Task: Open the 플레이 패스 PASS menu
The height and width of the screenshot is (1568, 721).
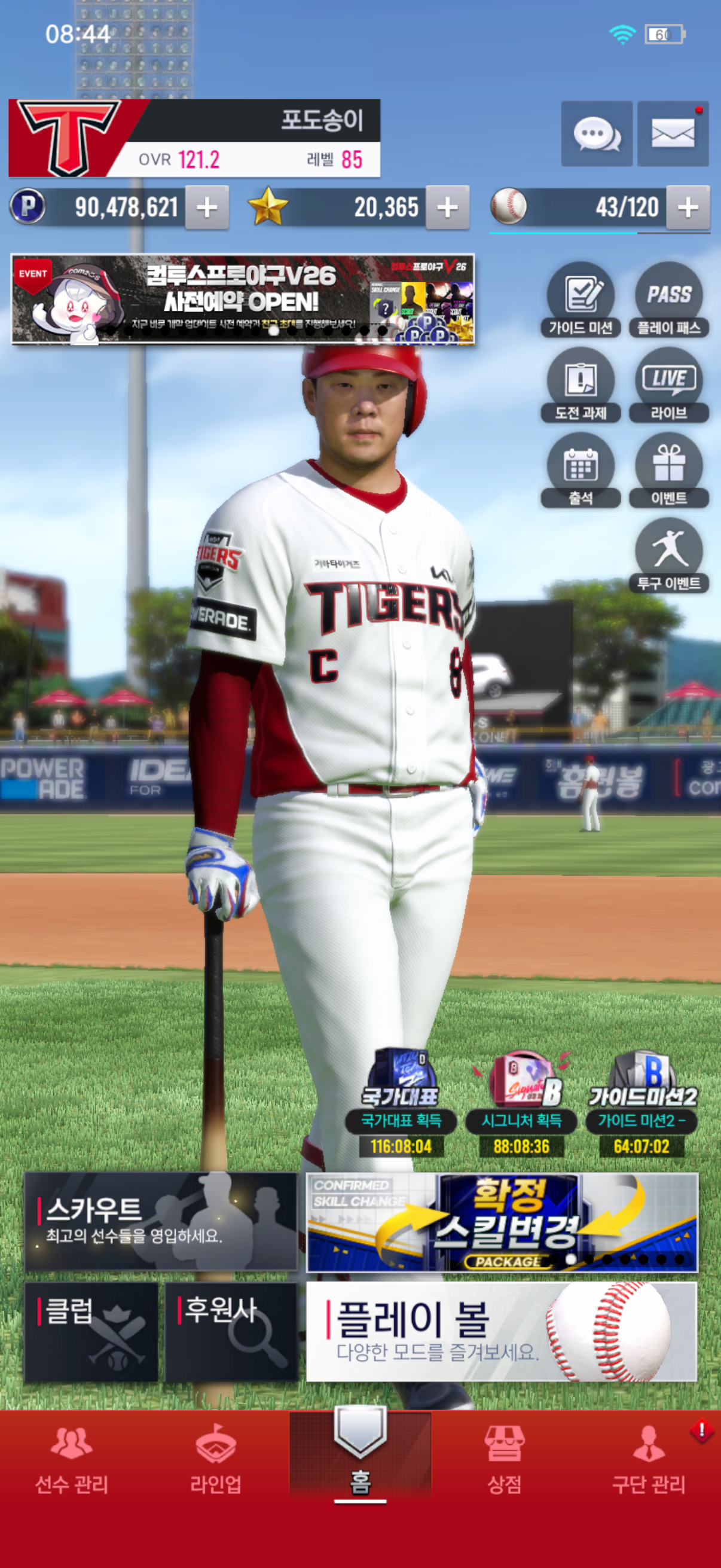Action: point(668,300)
